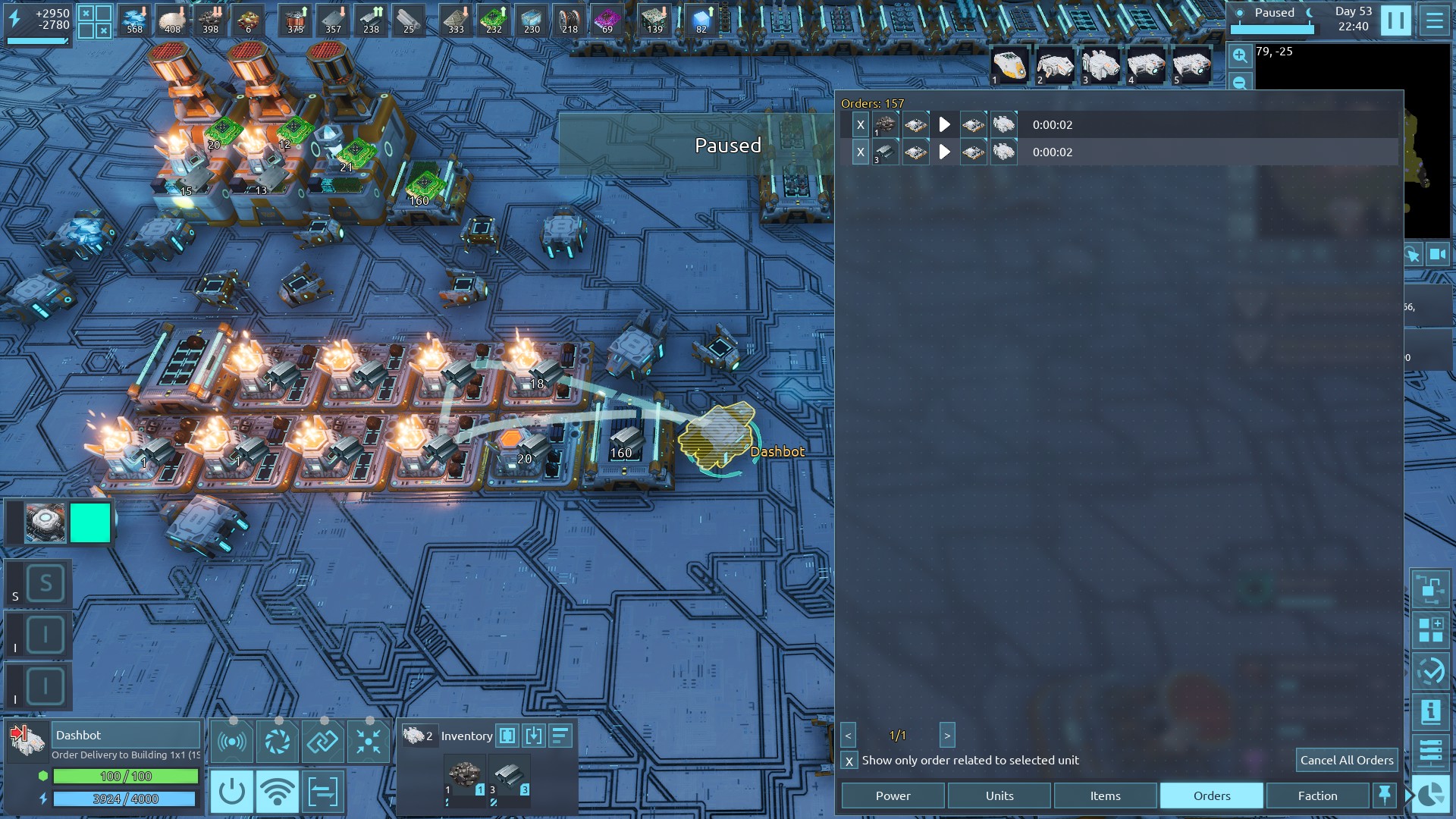Screen dimensions: 1456x819
Task: Select the first unit blueprint thumbnail
Action: pyautogui.click(x=1009, y=66)
